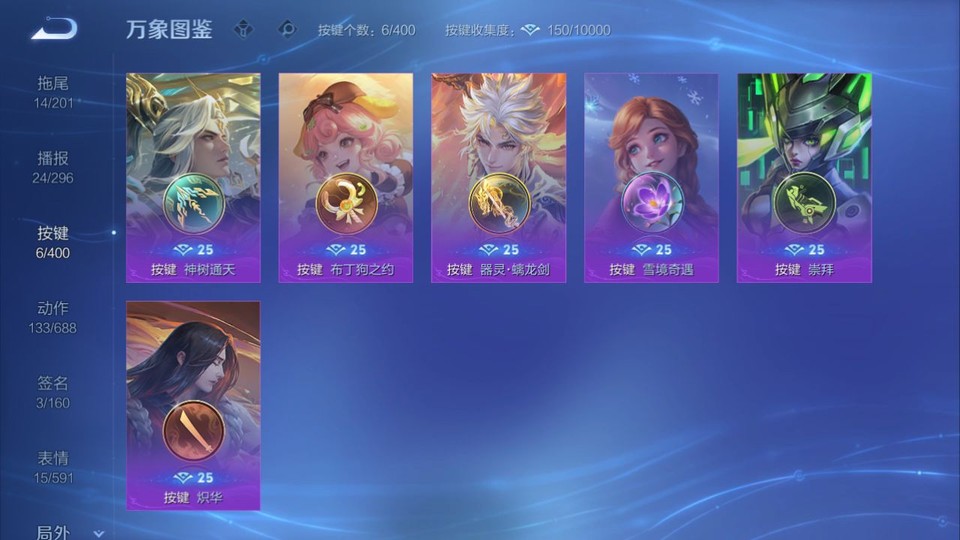Select the 神树通天 button skin card
The height and width of the screenshot is (540, 960).
pos(193,177)
